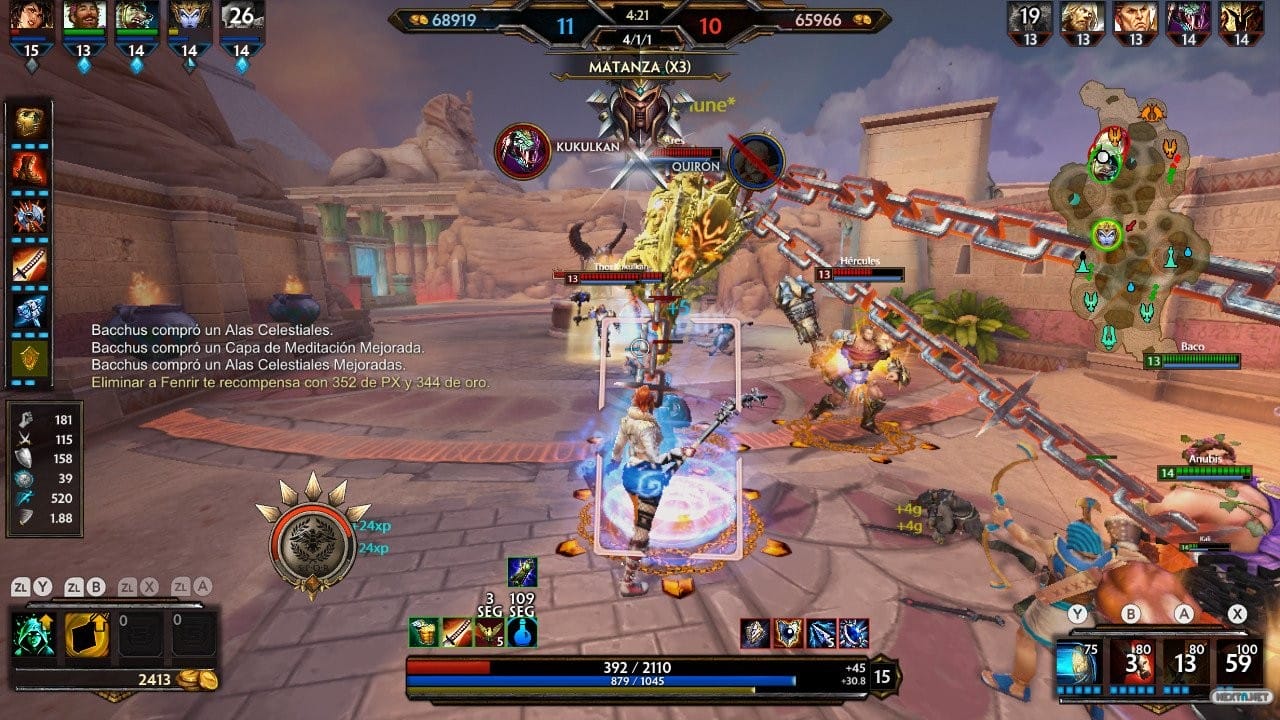Click the blue healing potion consumable
The width and height of the screenshot is (1280, 720).
[522, 632]
